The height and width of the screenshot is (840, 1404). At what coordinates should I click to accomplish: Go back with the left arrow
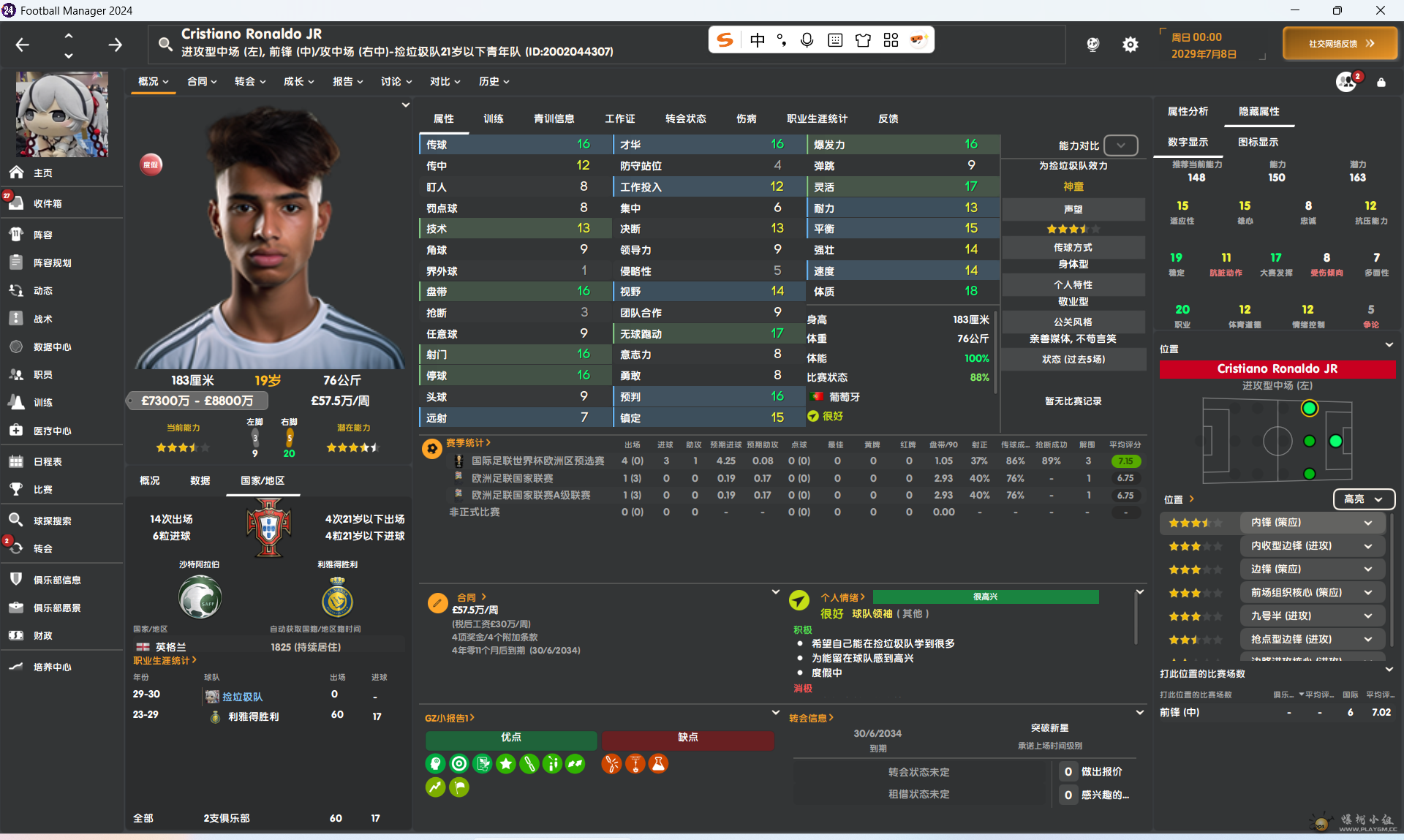coord(23,45)
